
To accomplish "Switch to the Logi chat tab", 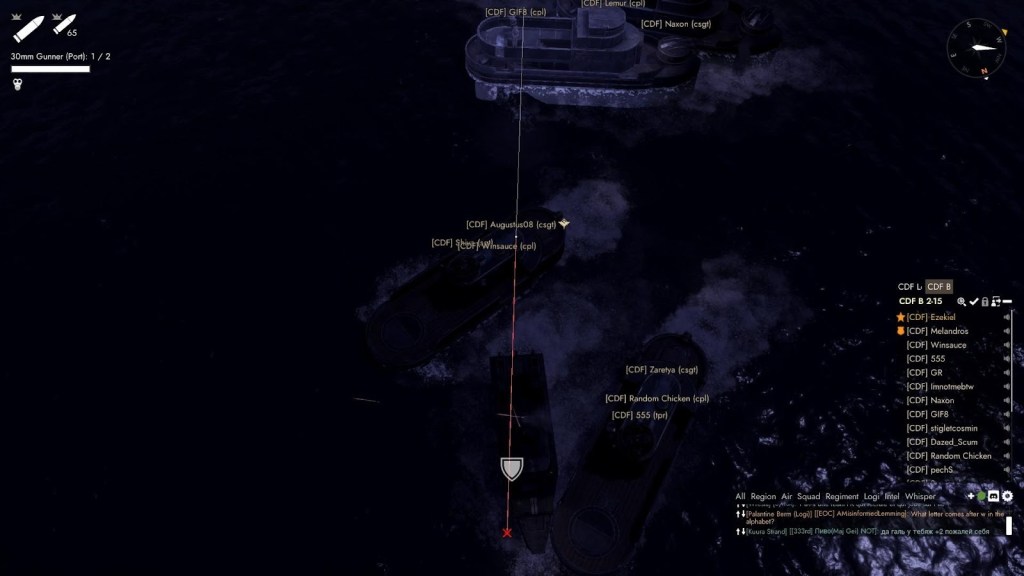I will click(872, 496).
